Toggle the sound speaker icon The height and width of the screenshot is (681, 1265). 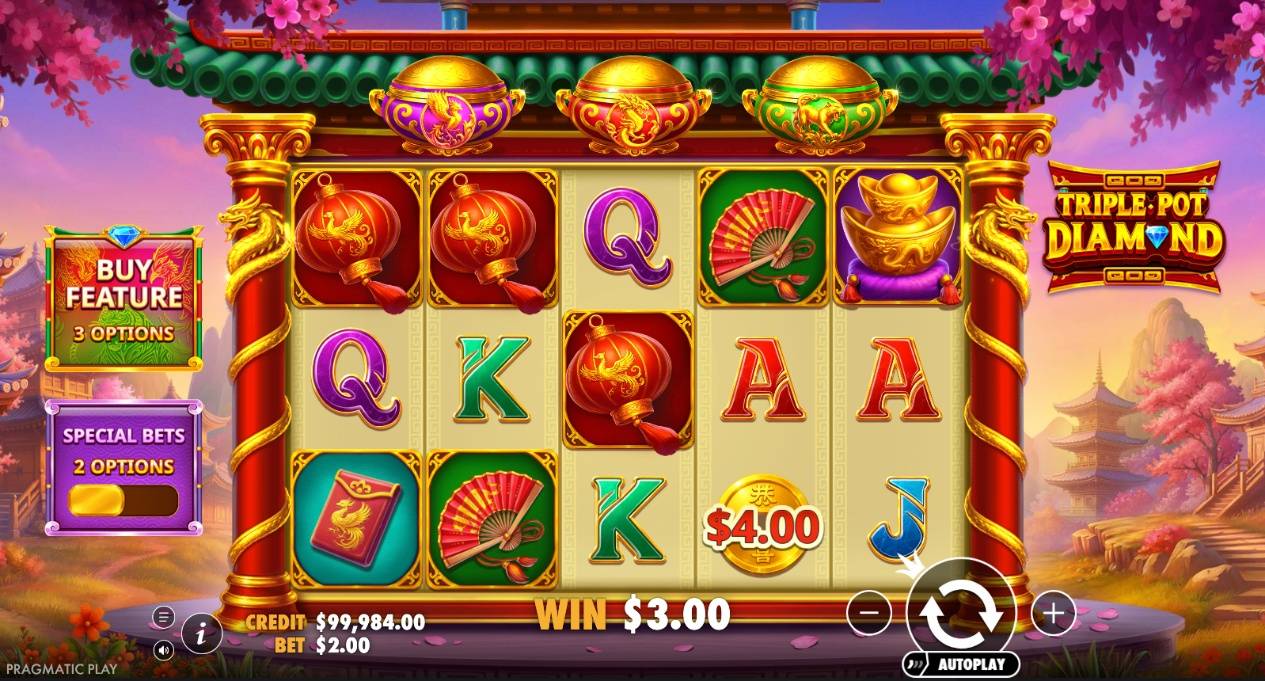[164, 648]
